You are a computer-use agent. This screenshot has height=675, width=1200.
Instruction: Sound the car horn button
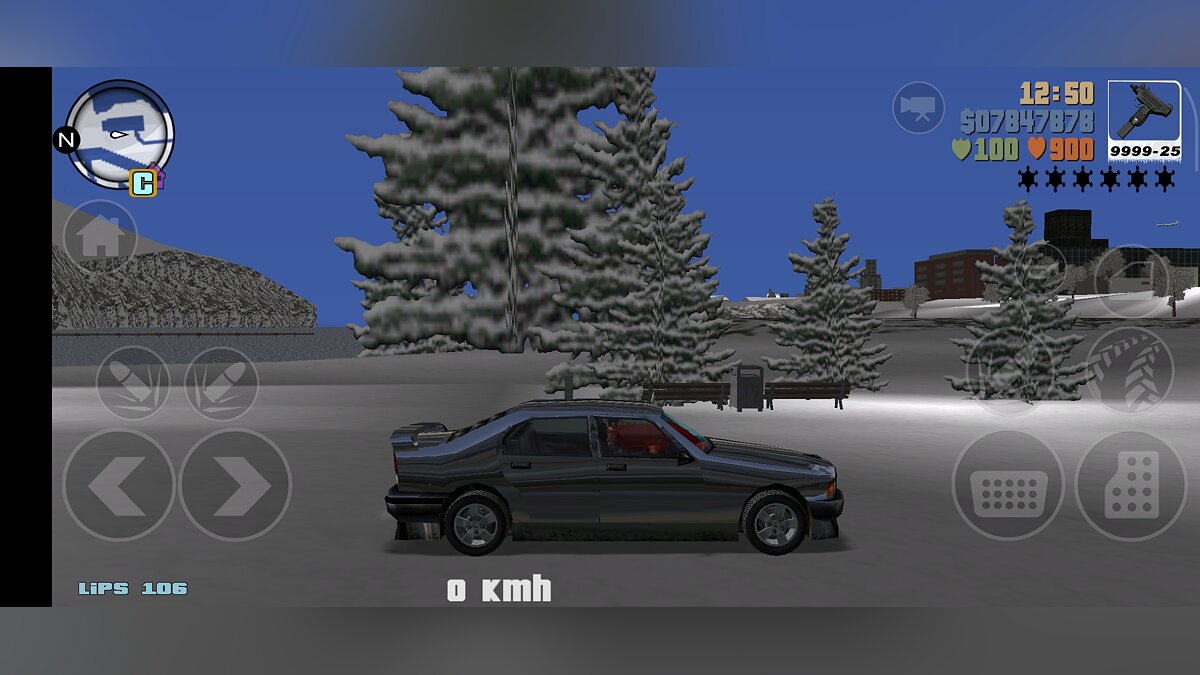point(1041,268)
